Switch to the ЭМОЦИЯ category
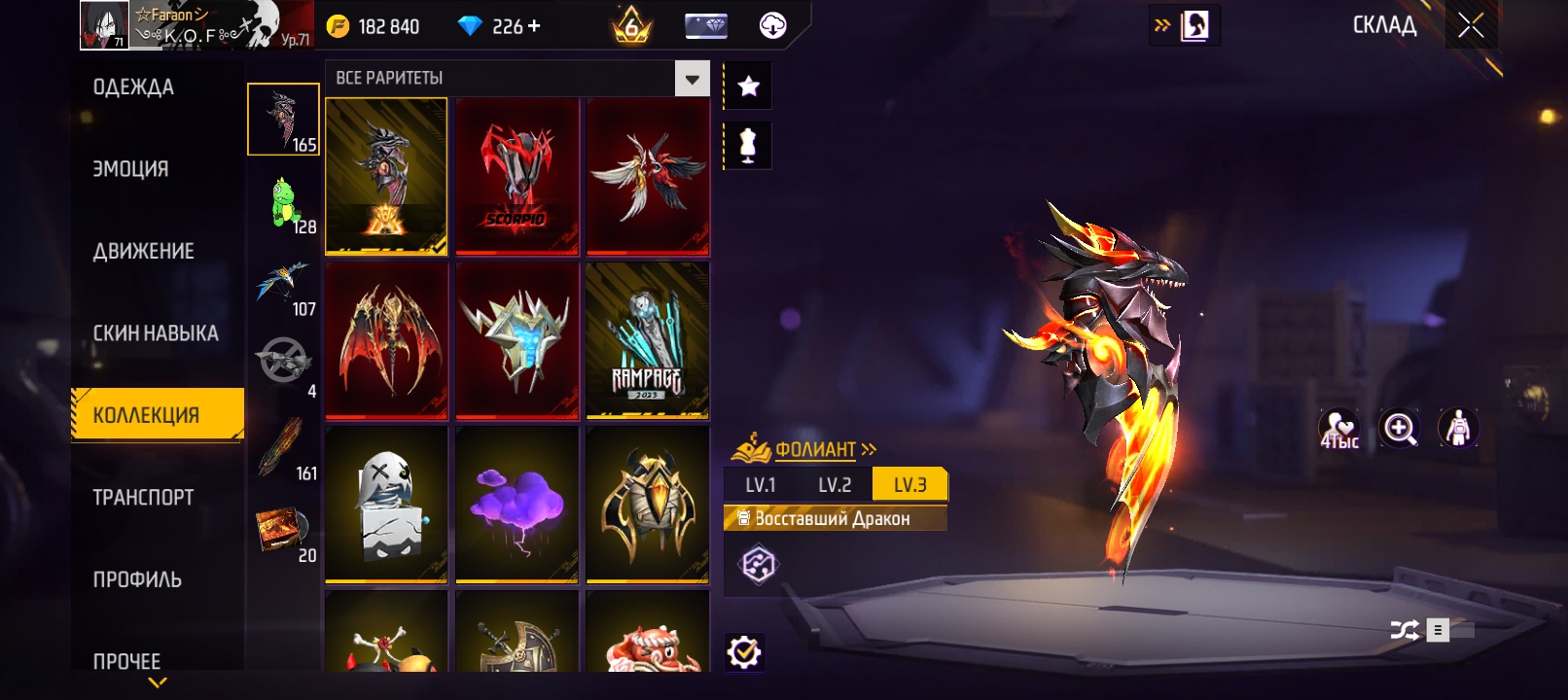This screenshot has width=1568, height=700. click(131, 169)
